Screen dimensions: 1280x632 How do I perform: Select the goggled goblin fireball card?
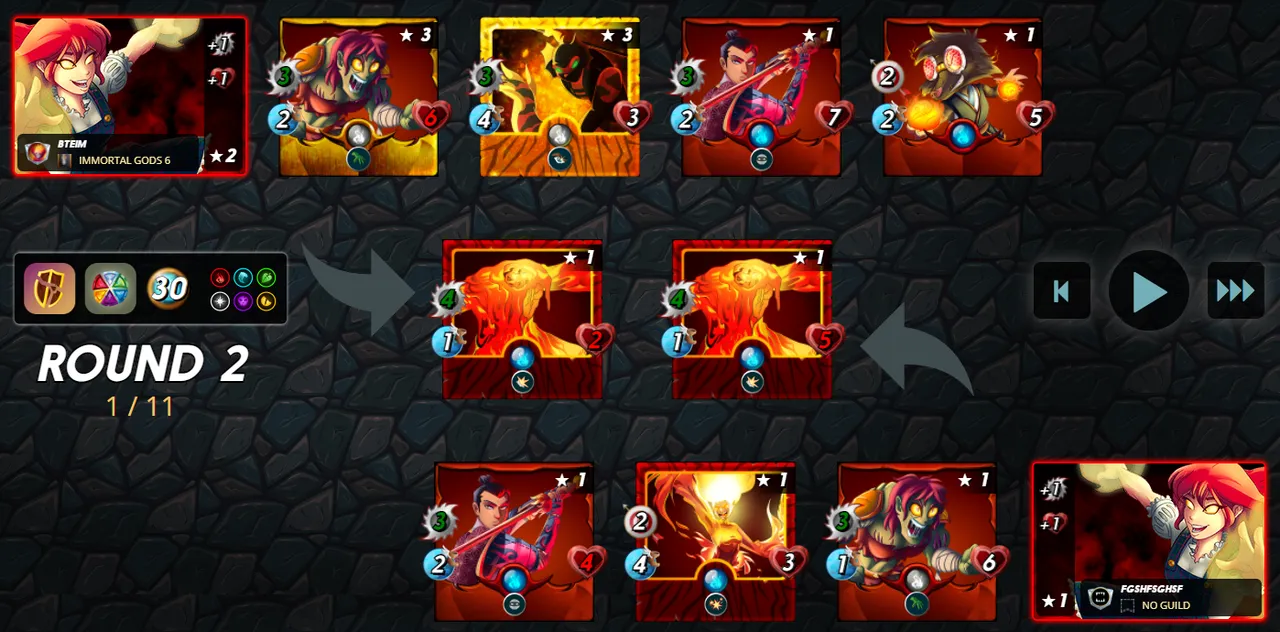(x=963, y=97)
